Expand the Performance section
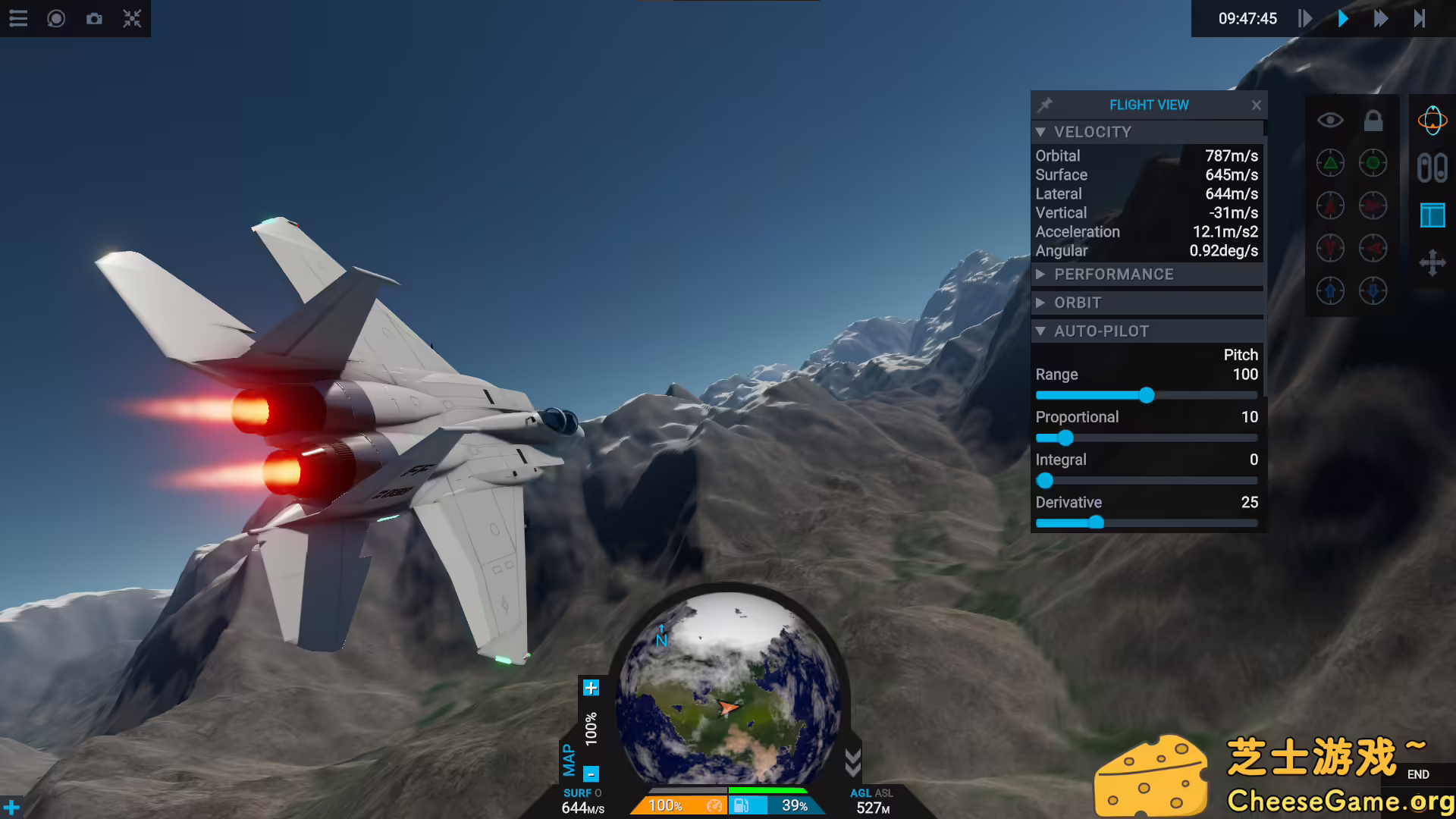Image resolution: width=1456 pixels, height=819 pixels. pyautogui.click(x=1040, y=275)
